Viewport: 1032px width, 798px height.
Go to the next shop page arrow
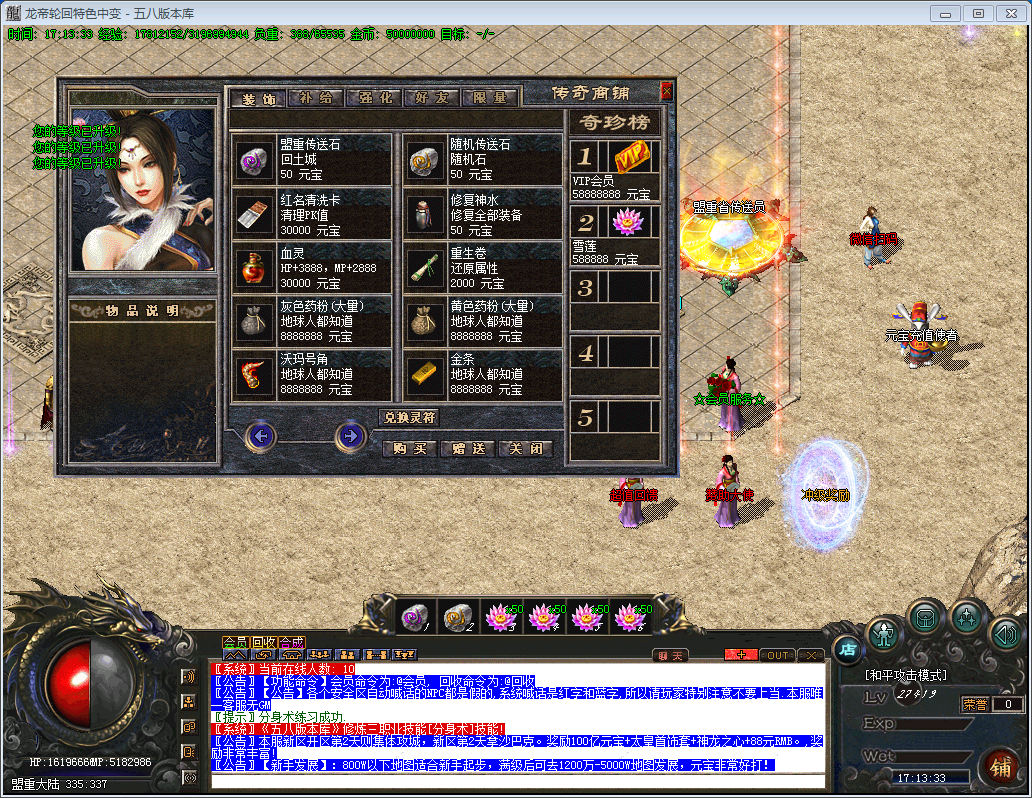(350, 435)
